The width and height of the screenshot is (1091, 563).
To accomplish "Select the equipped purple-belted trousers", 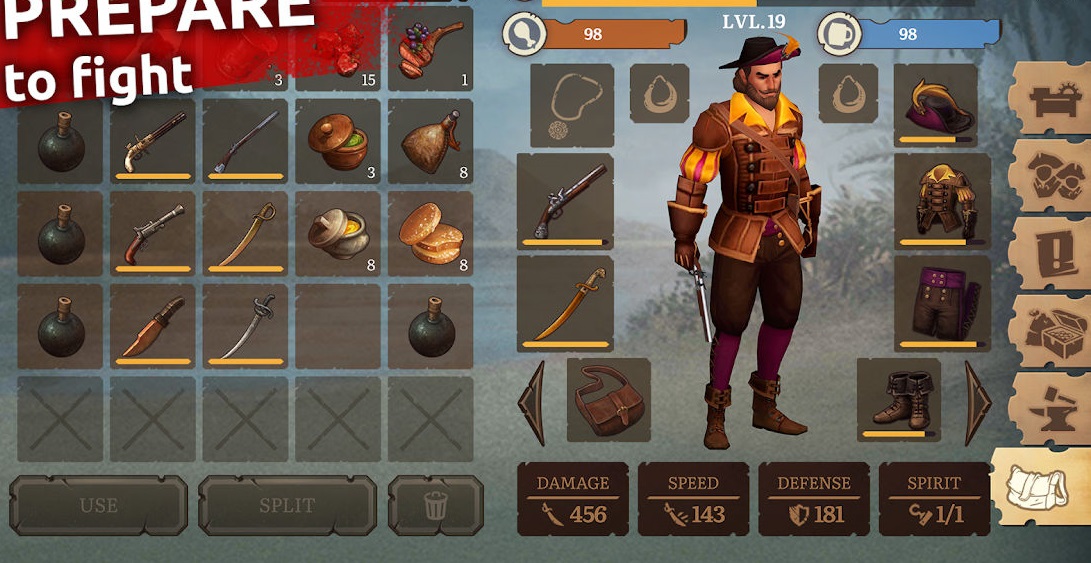I will coord(941,301).
